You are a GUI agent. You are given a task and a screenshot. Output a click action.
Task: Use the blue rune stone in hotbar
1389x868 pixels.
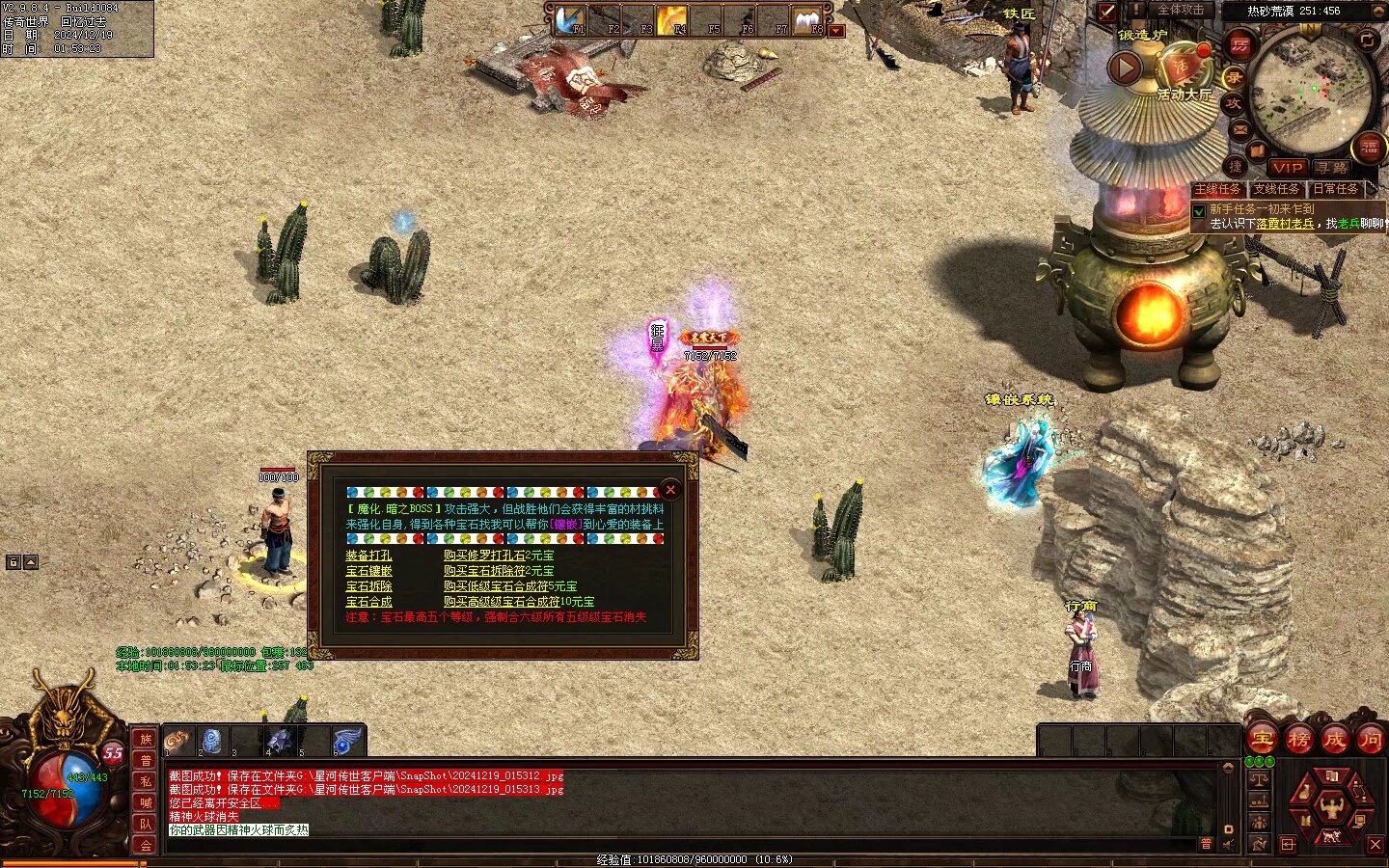(211, 741)
